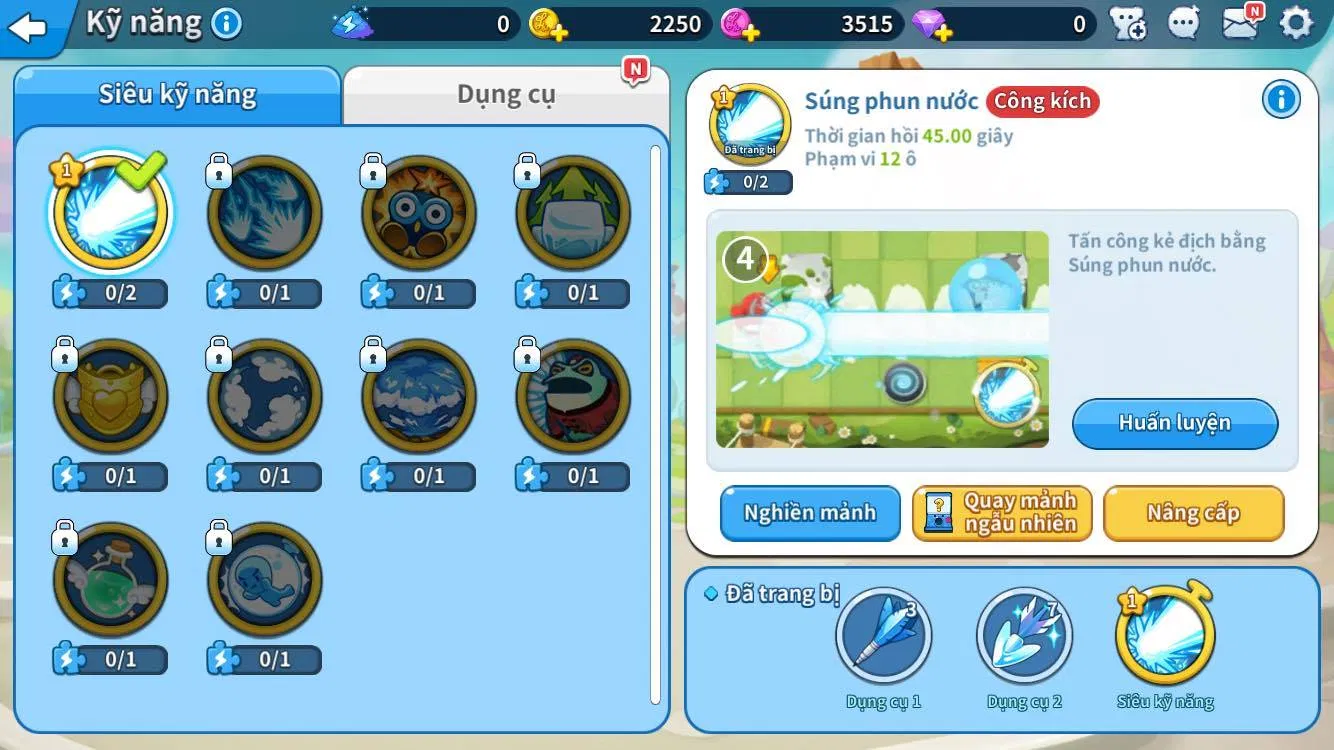Open the add friends bear icon
The image size is (1334, 750).
(x=1128, y=23)
